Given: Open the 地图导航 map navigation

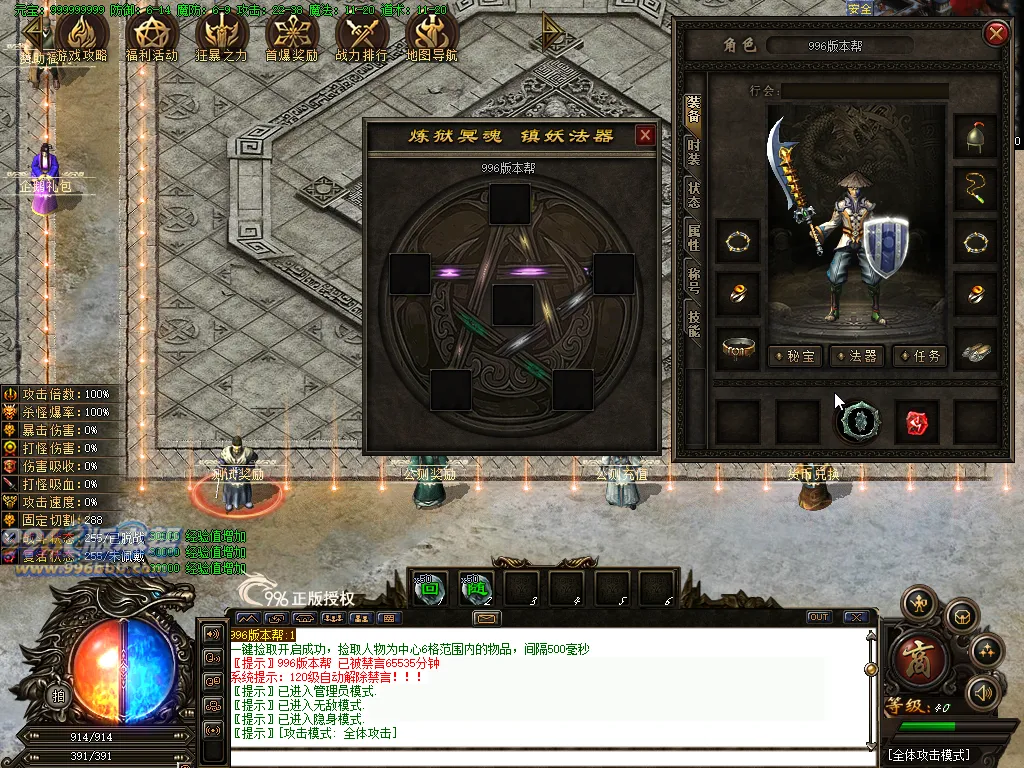Looking at the screenshot, I should (432, 38).
